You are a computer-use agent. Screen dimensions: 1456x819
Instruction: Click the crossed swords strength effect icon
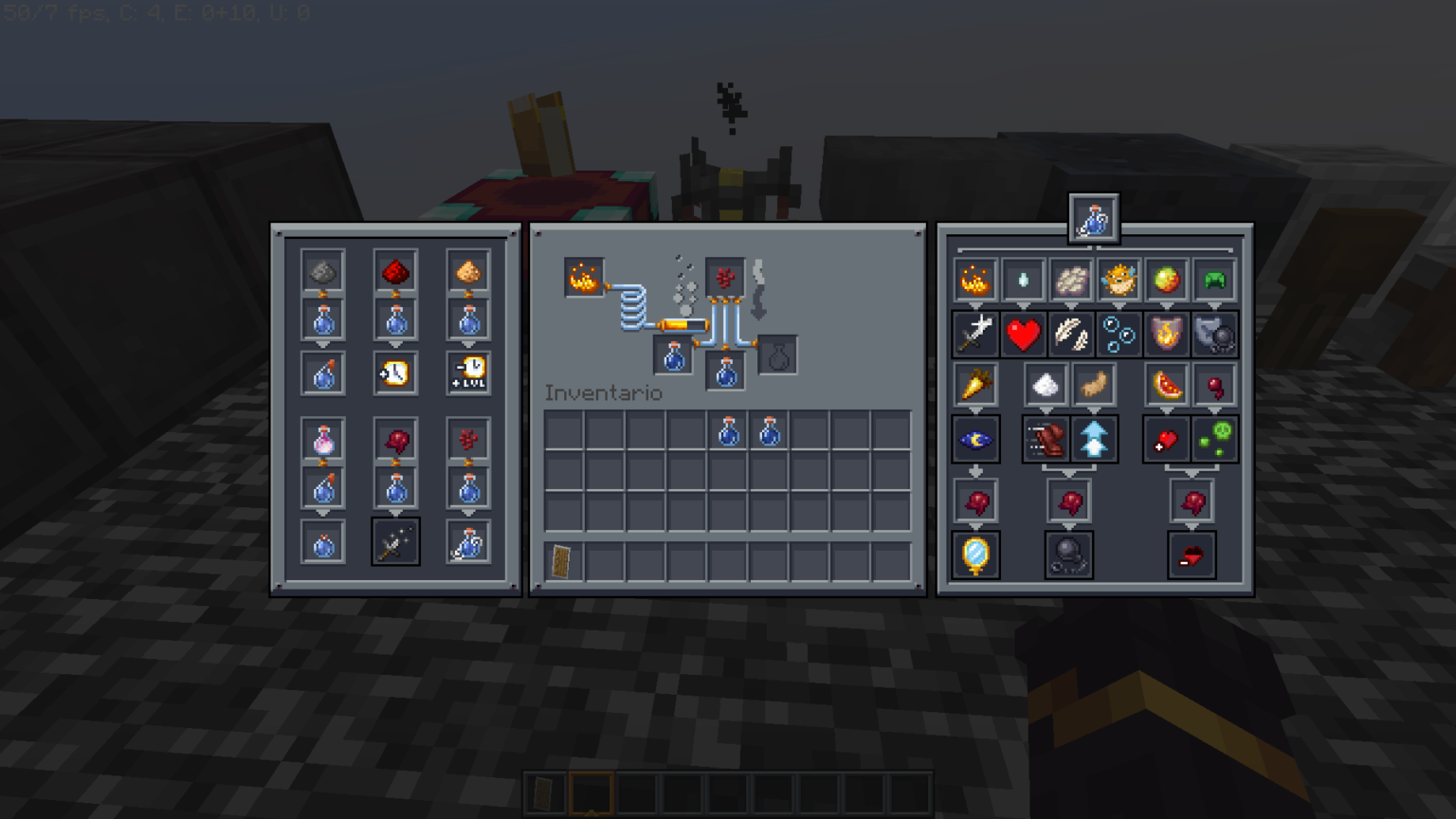pyautogui.click(x=975, y=334)
